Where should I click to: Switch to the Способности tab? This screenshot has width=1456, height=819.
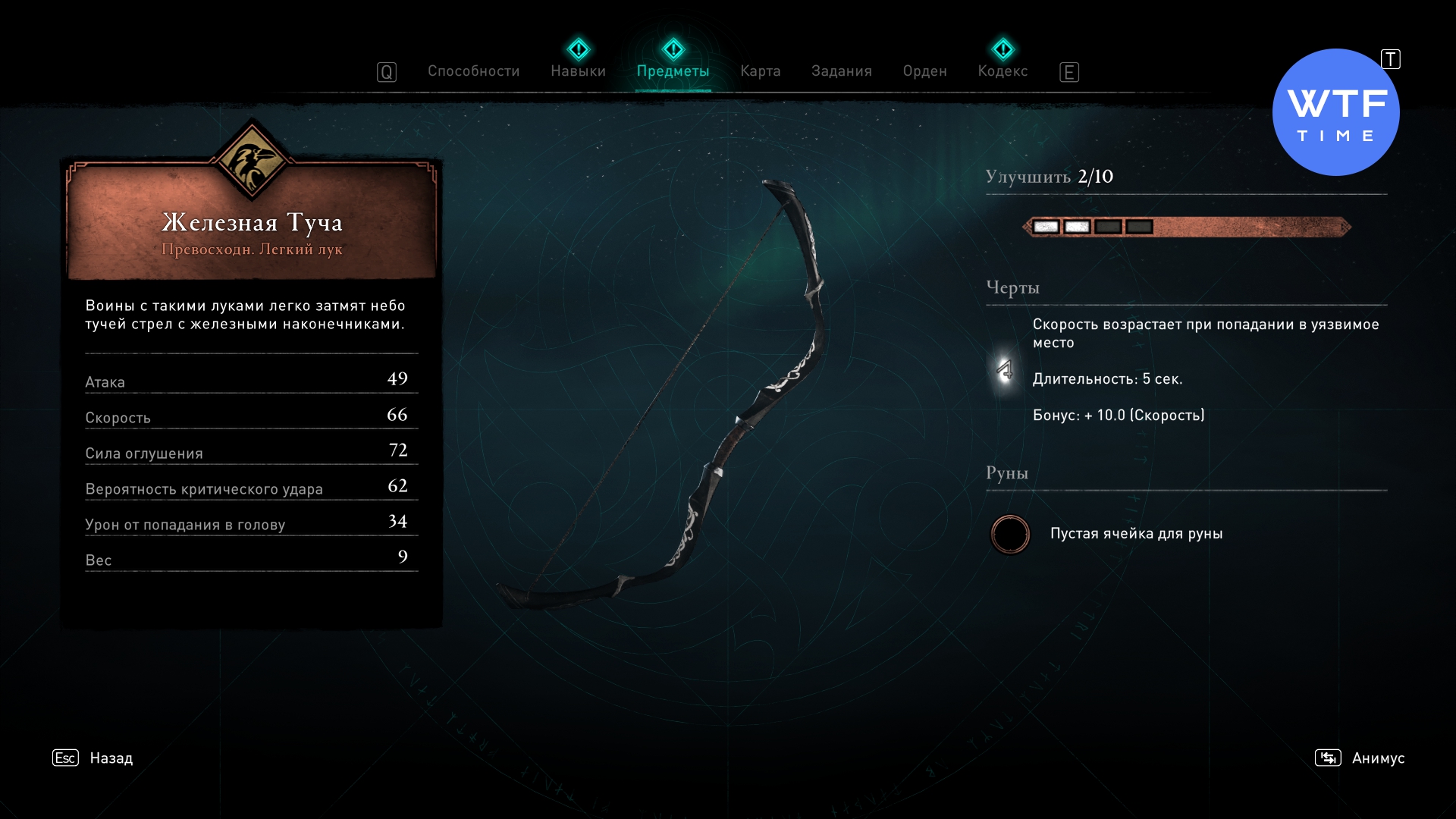pyautogui.click(x=473, y=71)
